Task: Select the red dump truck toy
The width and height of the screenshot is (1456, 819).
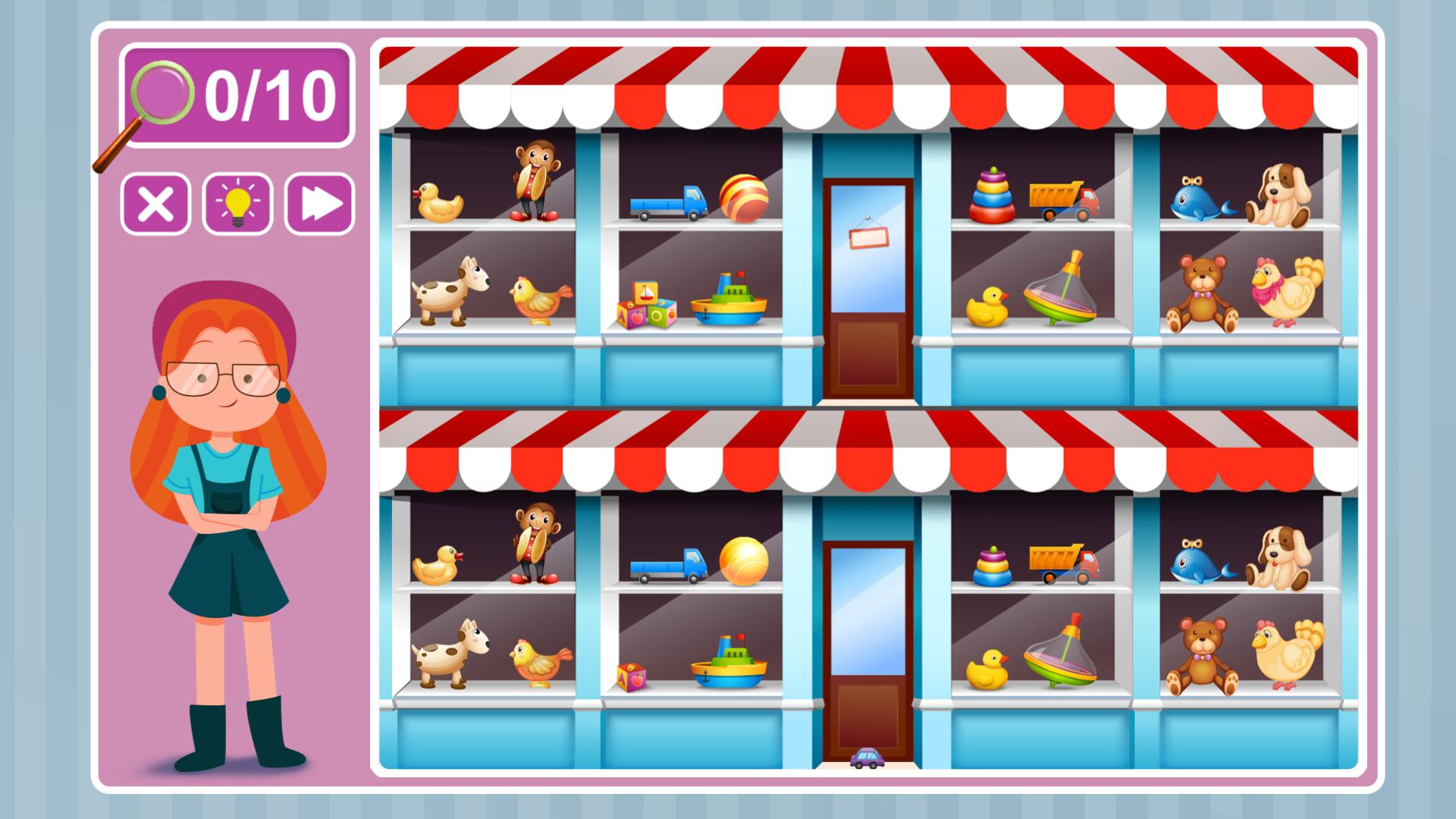Action: [1062, 197]
